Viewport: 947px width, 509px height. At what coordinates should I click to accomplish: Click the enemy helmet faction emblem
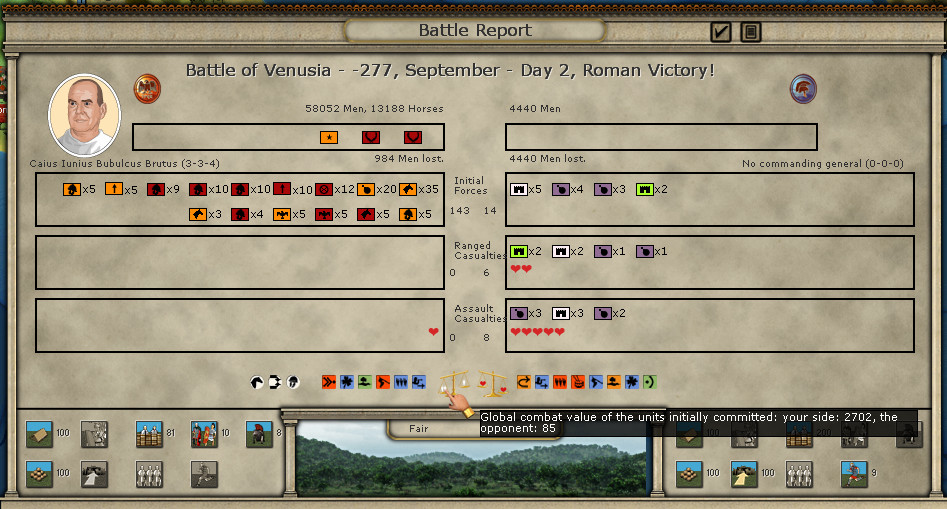point(803,88)
